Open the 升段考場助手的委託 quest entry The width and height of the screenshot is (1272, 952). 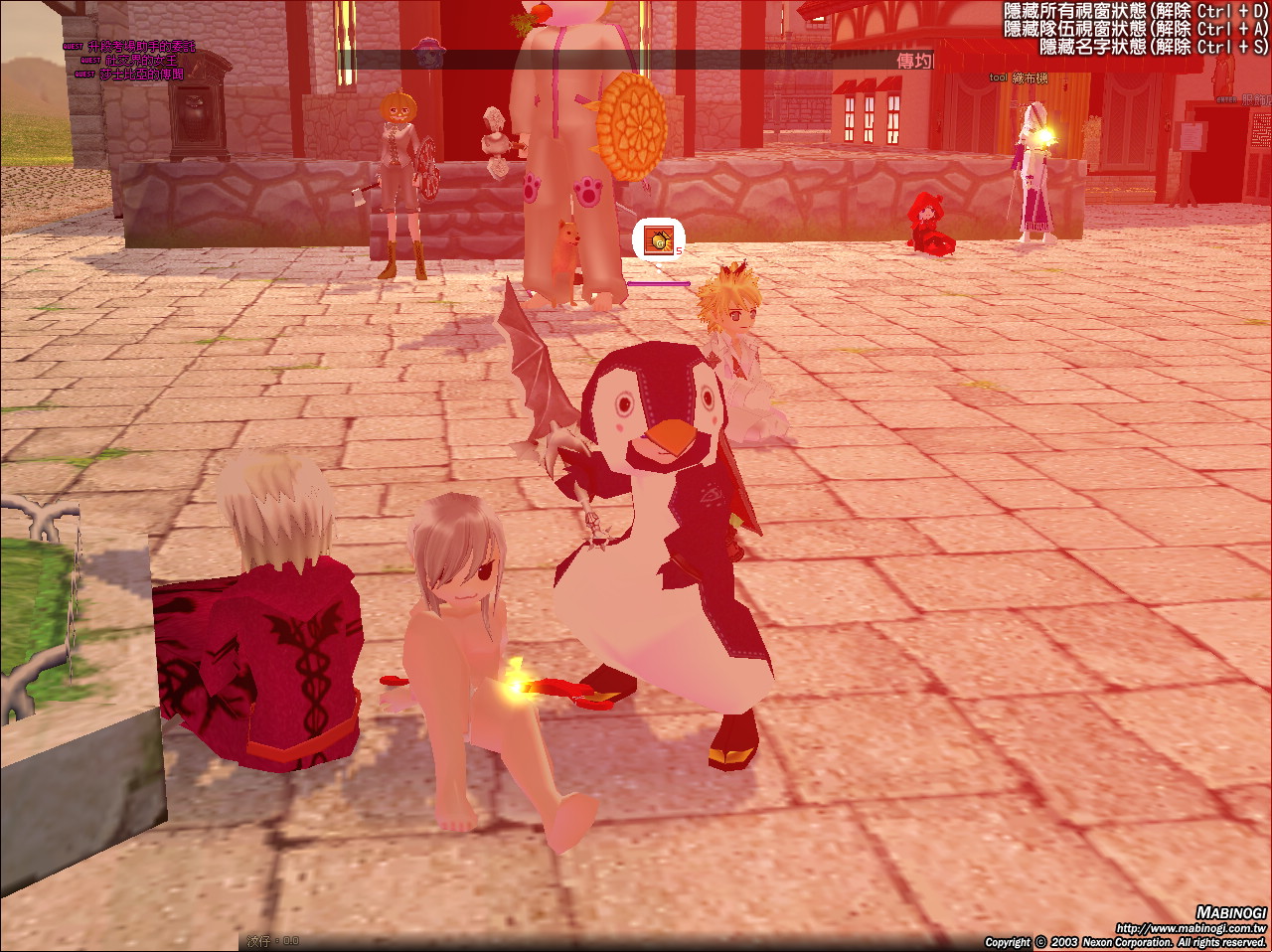pos(140,47)
